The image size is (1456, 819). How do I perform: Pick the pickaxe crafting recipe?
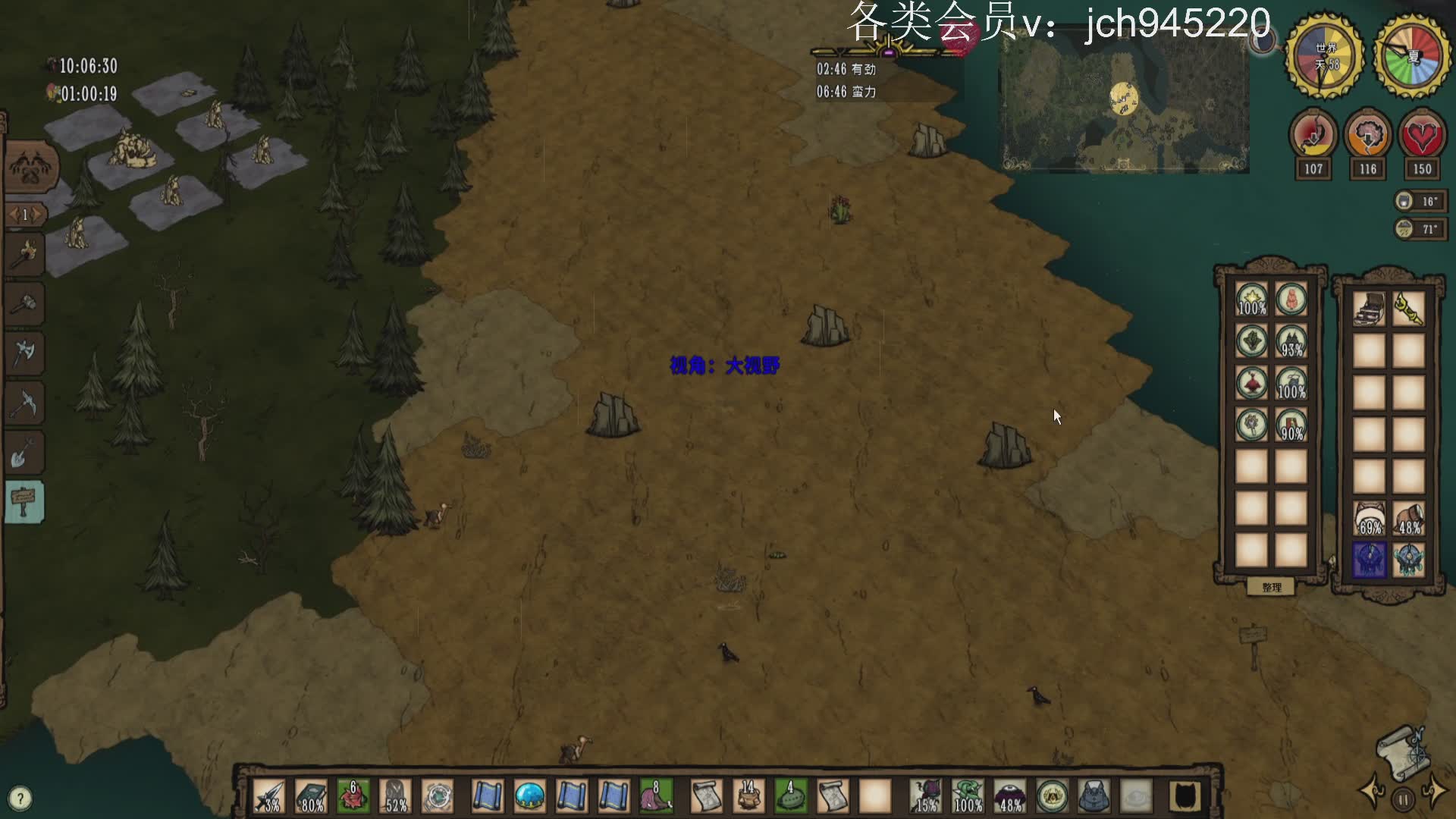25,403
